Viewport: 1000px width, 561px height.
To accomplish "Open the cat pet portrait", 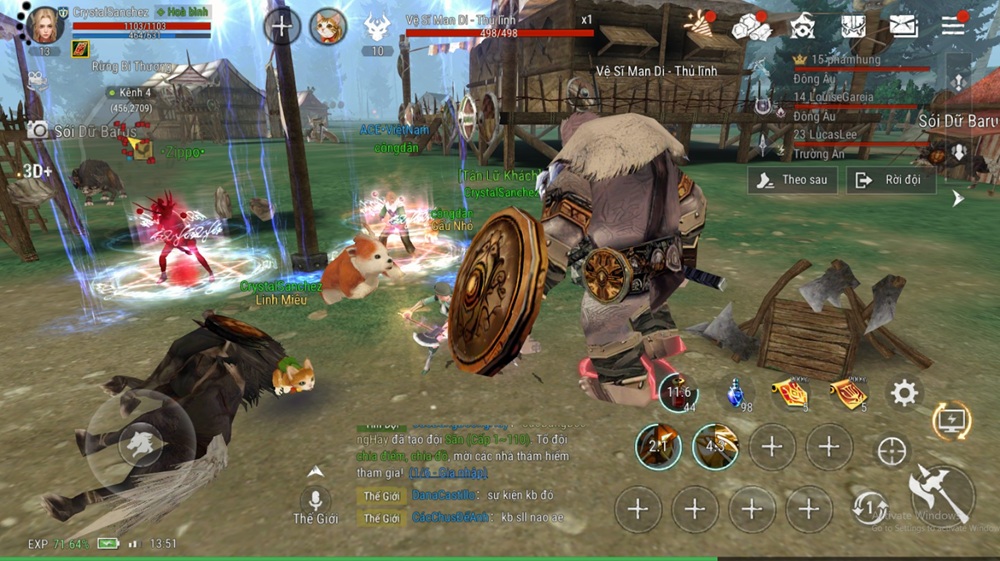I will pos(328,27).
